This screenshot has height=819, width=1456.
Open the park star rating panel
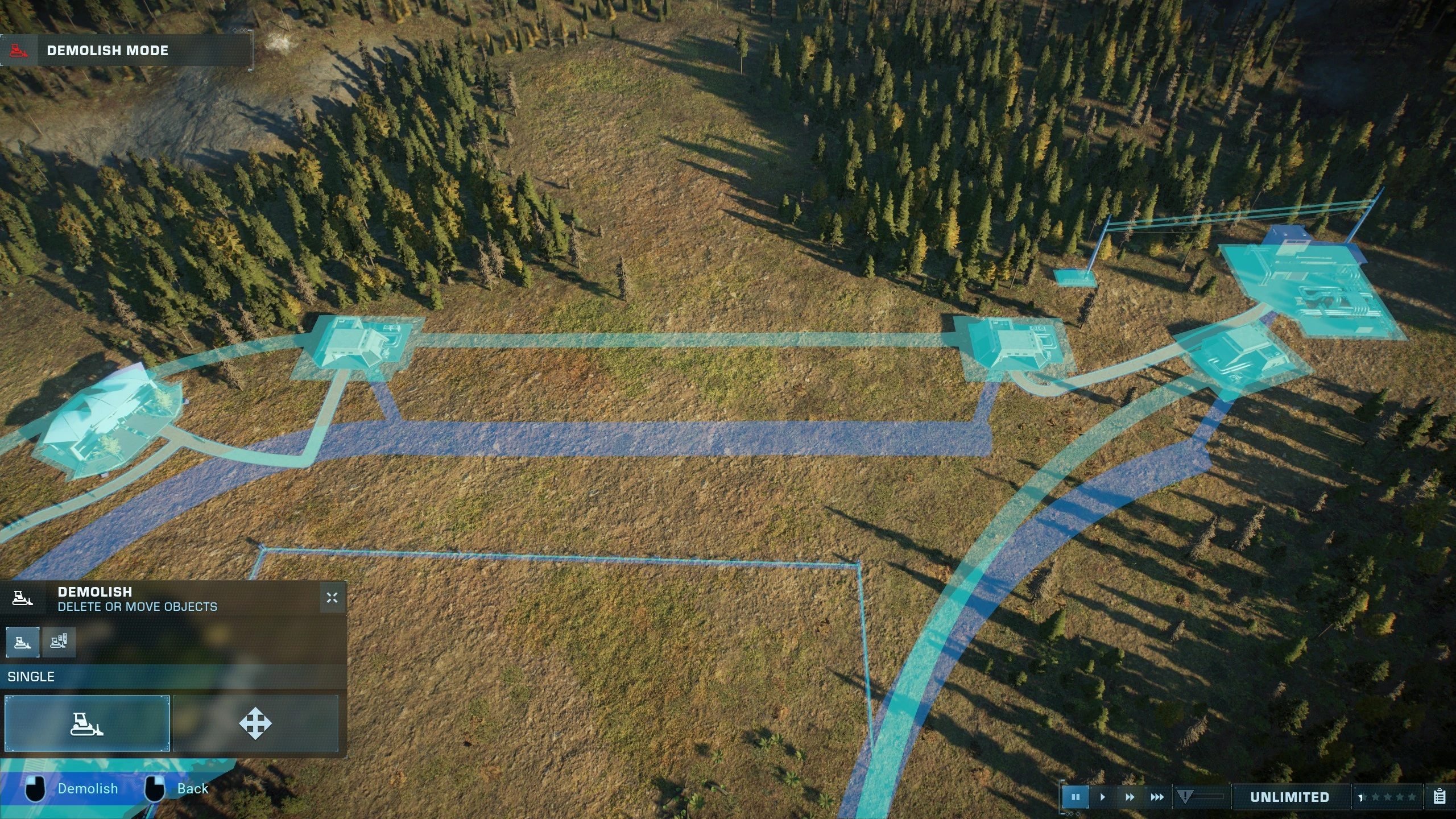(1388, 797)
